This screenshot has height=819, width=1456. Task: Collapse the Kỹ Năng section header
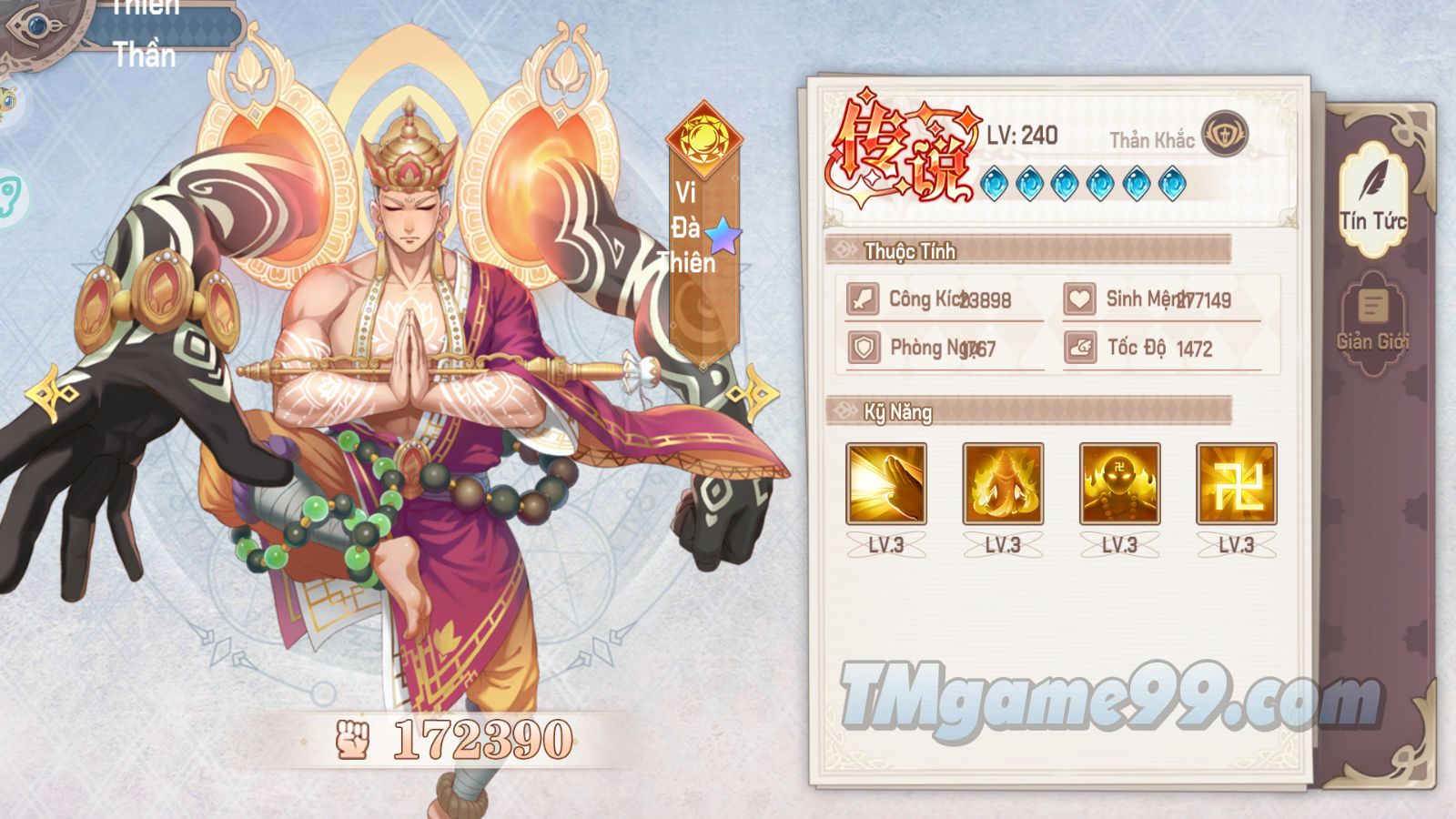coord(896,411)
